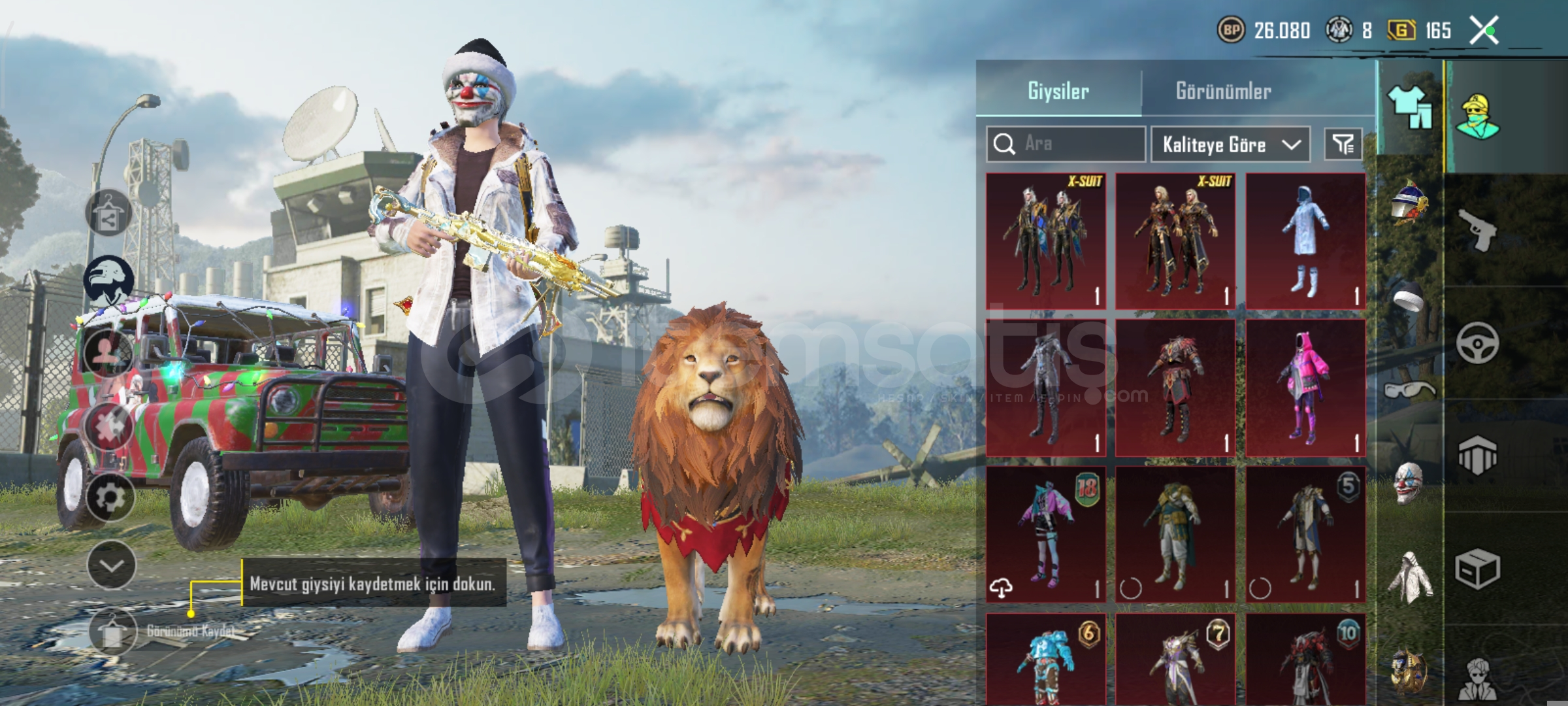Open the crate box category

tap(1477, 569)
